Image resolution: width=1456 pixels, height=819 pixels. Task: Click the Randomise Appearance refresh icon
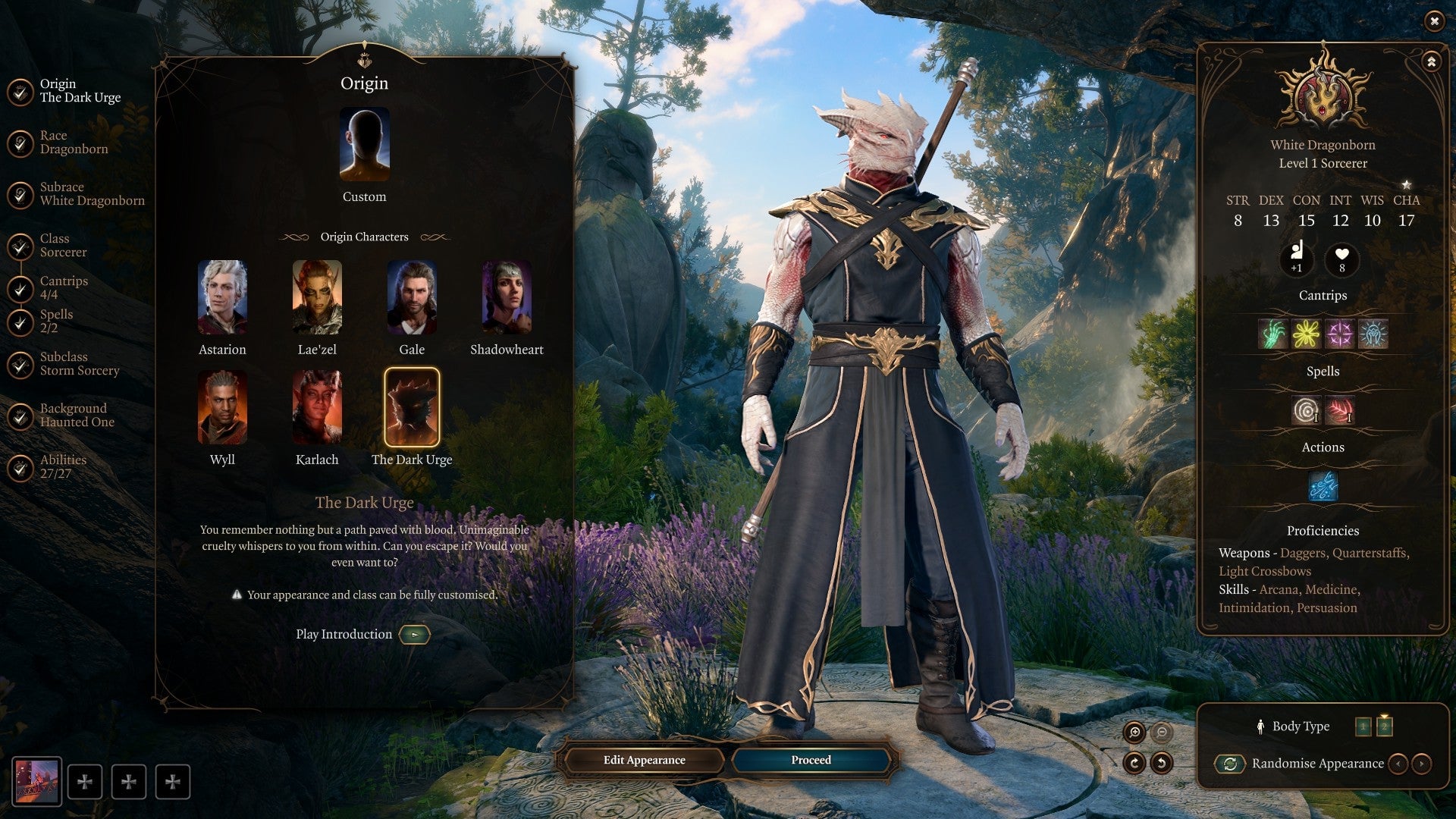(x=1230, y=764)
